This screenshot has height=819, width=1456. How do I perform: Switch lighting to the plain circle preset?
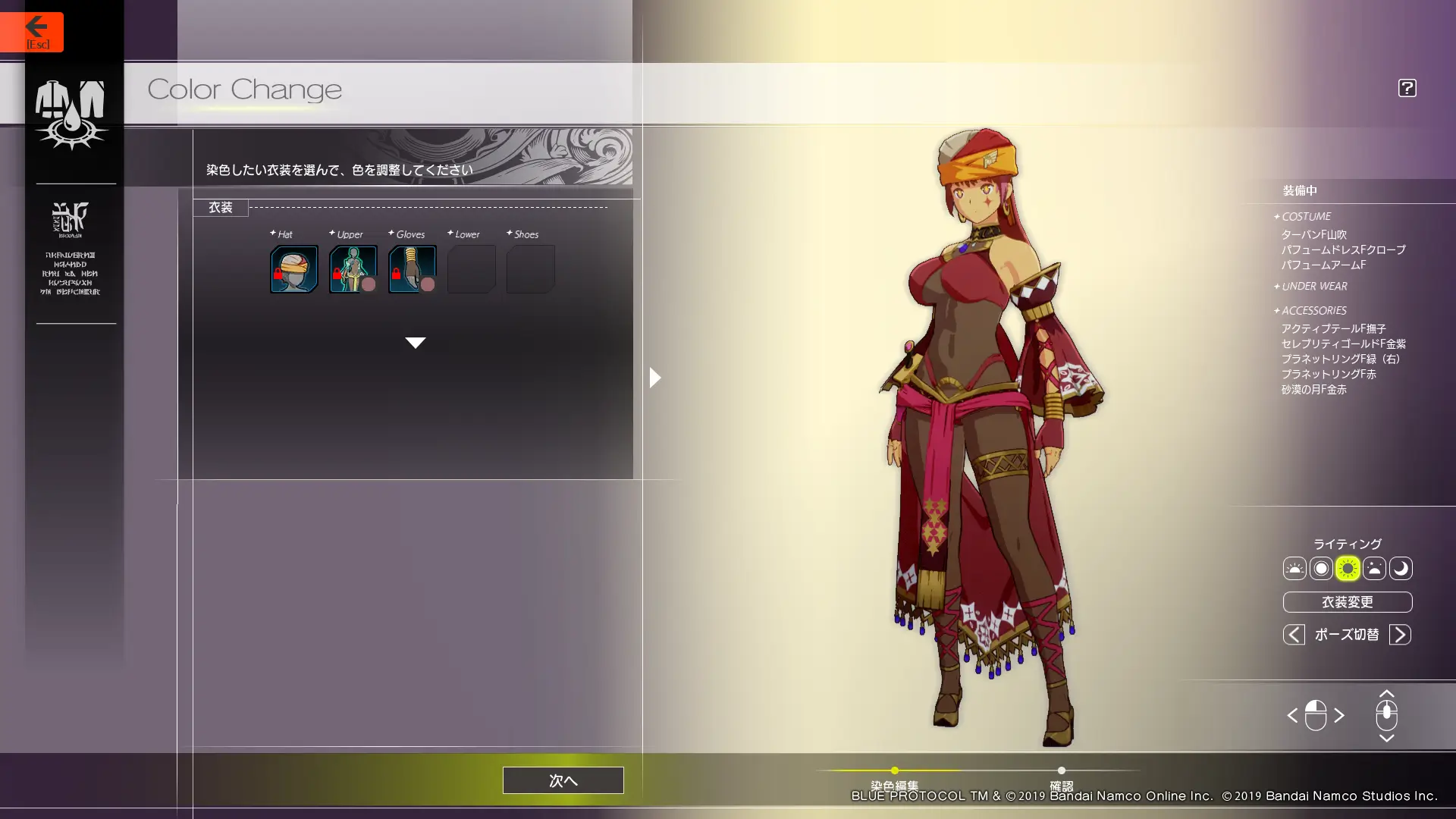1321,569
